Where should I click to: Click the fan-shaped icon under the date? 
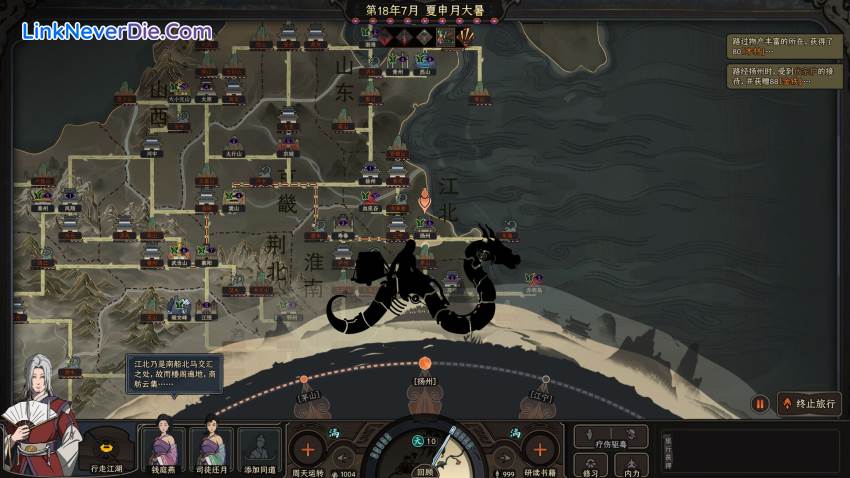[x=465, y=37]
